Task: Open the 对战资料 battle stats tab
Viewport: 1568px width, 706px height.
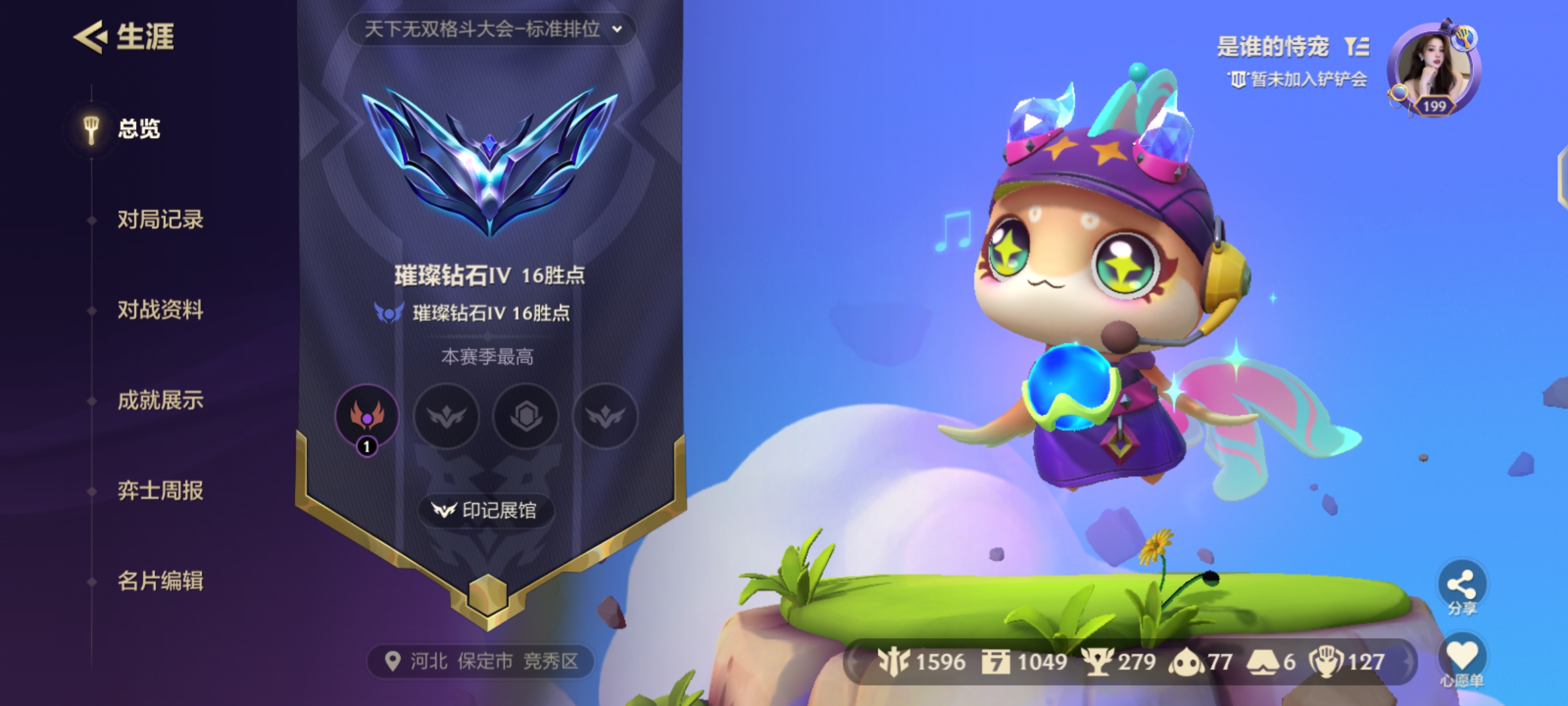Action: tap(160, 310)
